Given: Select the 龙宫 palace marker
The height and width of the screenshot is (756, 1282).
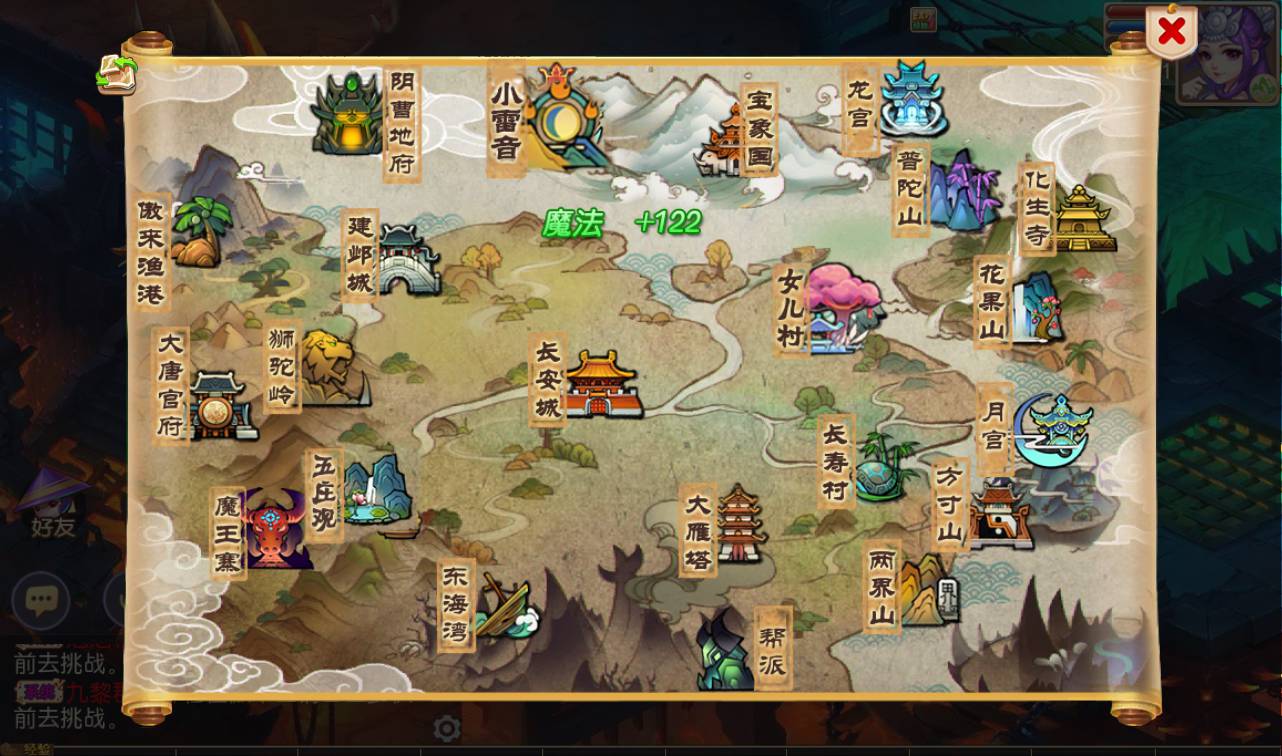Looking at the screenshot, I should [x=910, y=100].
